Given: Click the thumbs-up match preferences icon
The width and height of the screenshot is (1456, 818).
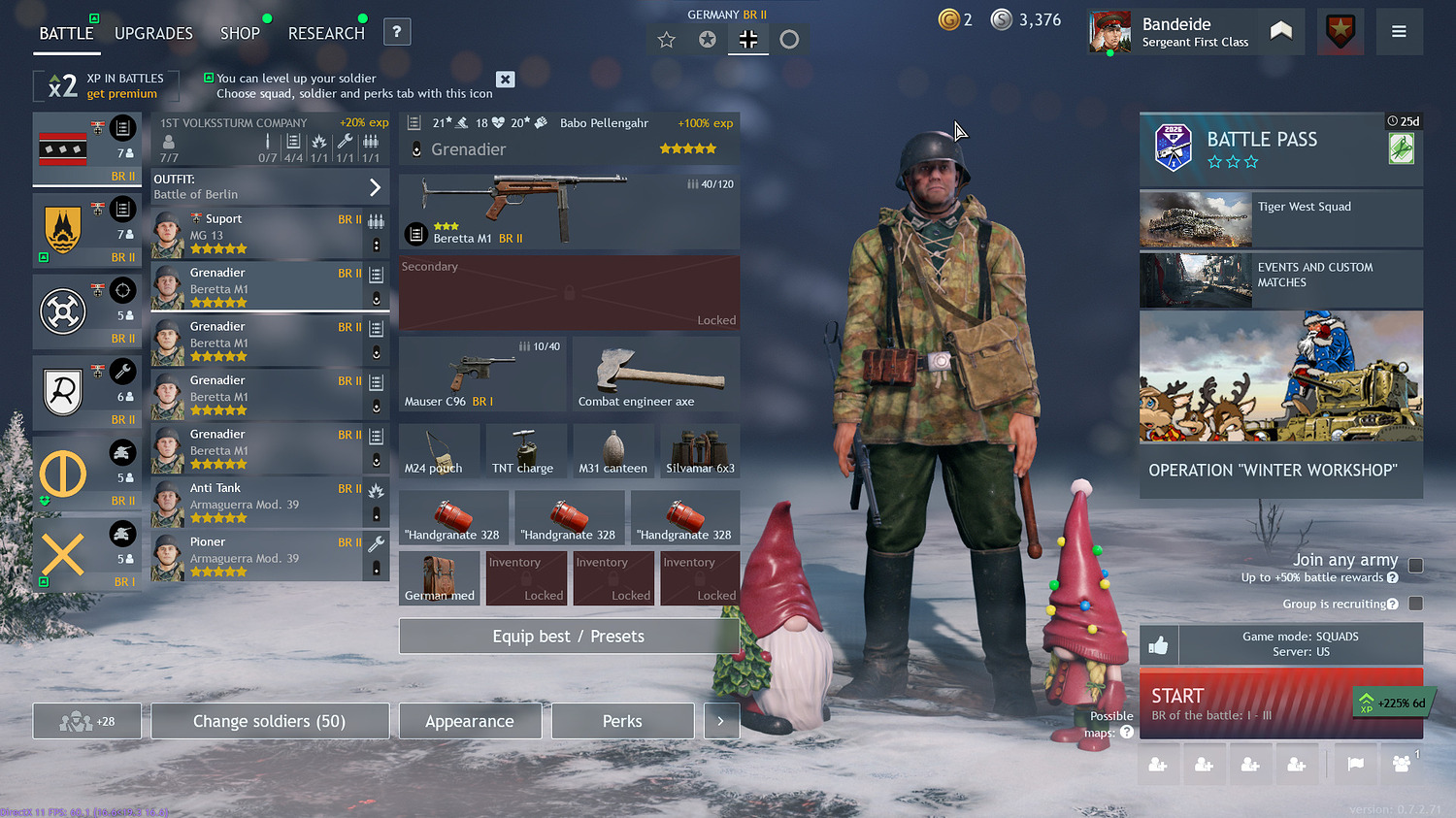Looking at the screenshot, I should tap(1157, 644).
